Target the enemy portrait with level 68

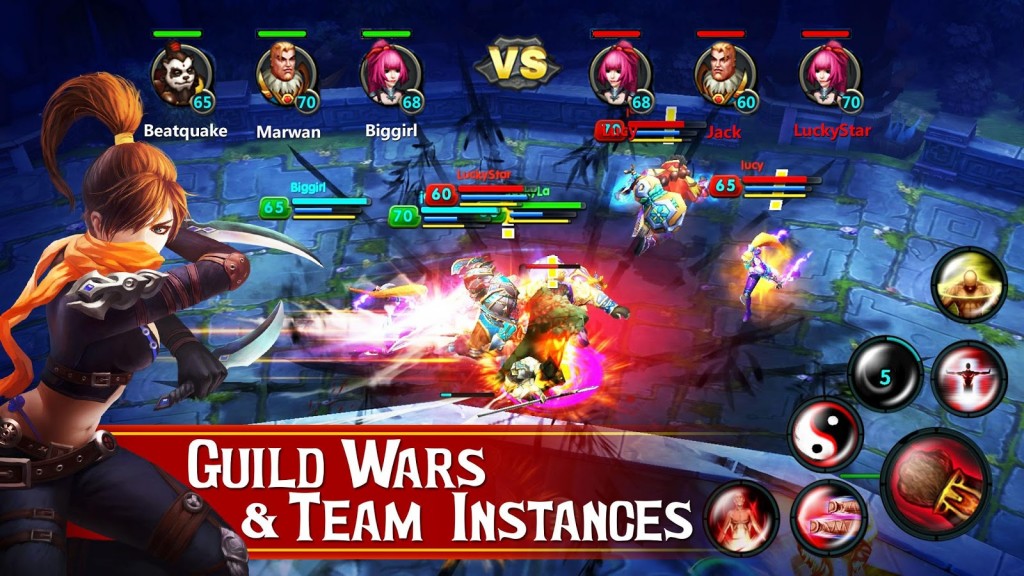(x=618, y=75)
